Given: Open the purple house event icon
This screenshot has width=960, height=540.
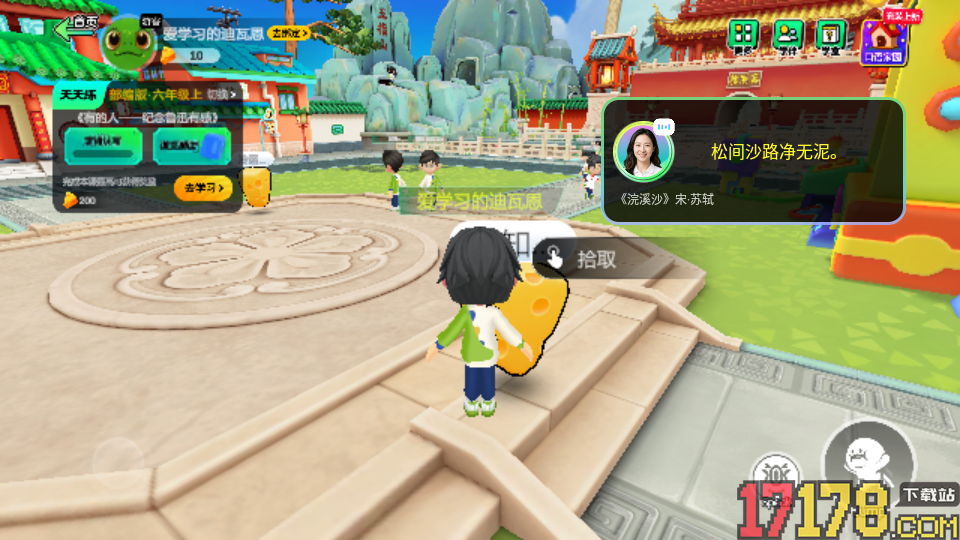Looking at the screenshot, I should click(x=882, y=40).
